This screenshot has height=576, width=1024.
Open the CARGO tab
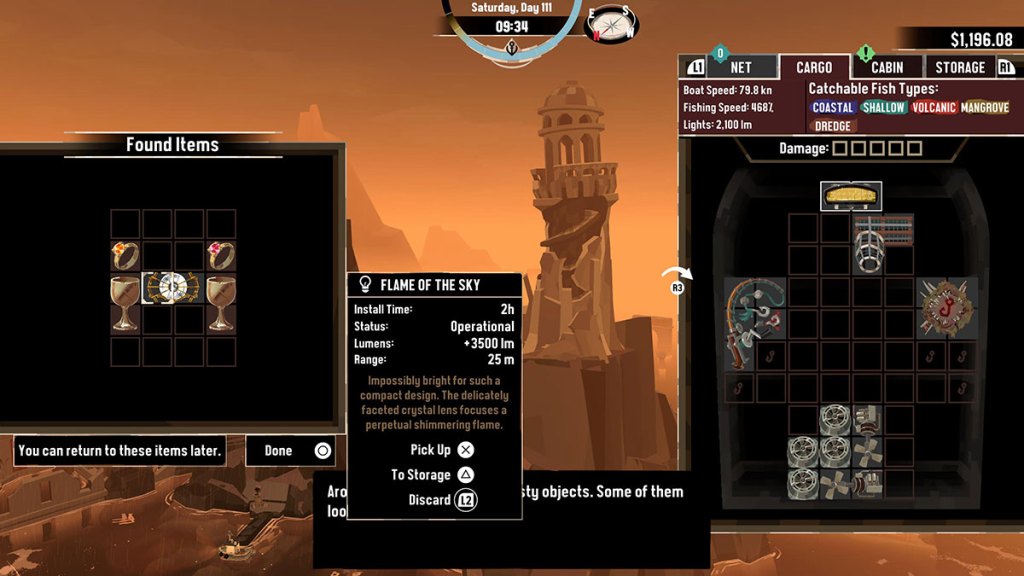pos(814,67)
